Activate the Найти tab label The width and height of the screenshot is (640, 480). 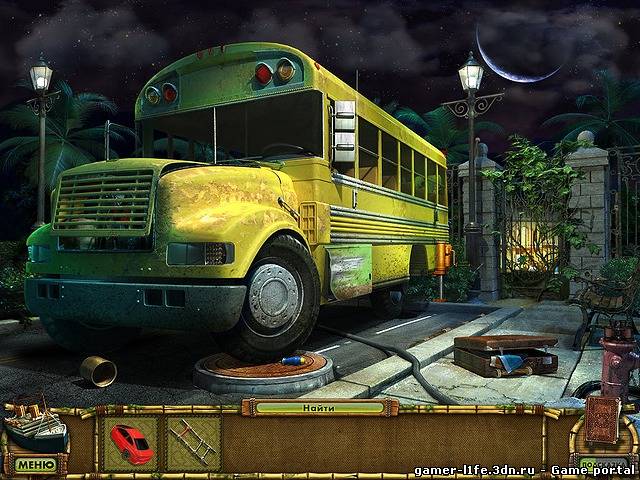pyautogui.click(x=320, y=408)
